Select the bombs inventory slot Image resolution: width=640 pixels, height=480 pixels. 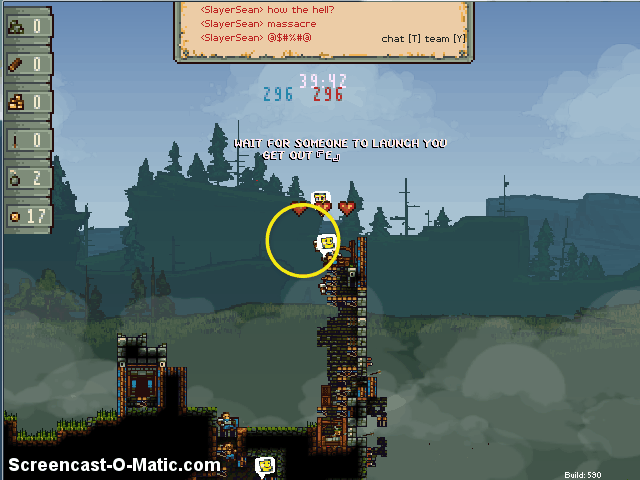point(28,178)
